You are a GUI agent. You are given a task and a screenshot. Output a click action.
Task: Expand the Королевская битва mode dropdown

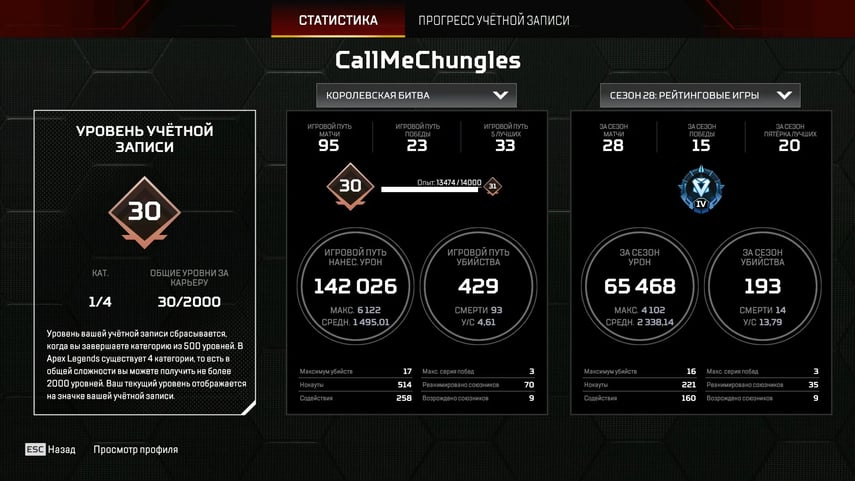coord(416,96)
